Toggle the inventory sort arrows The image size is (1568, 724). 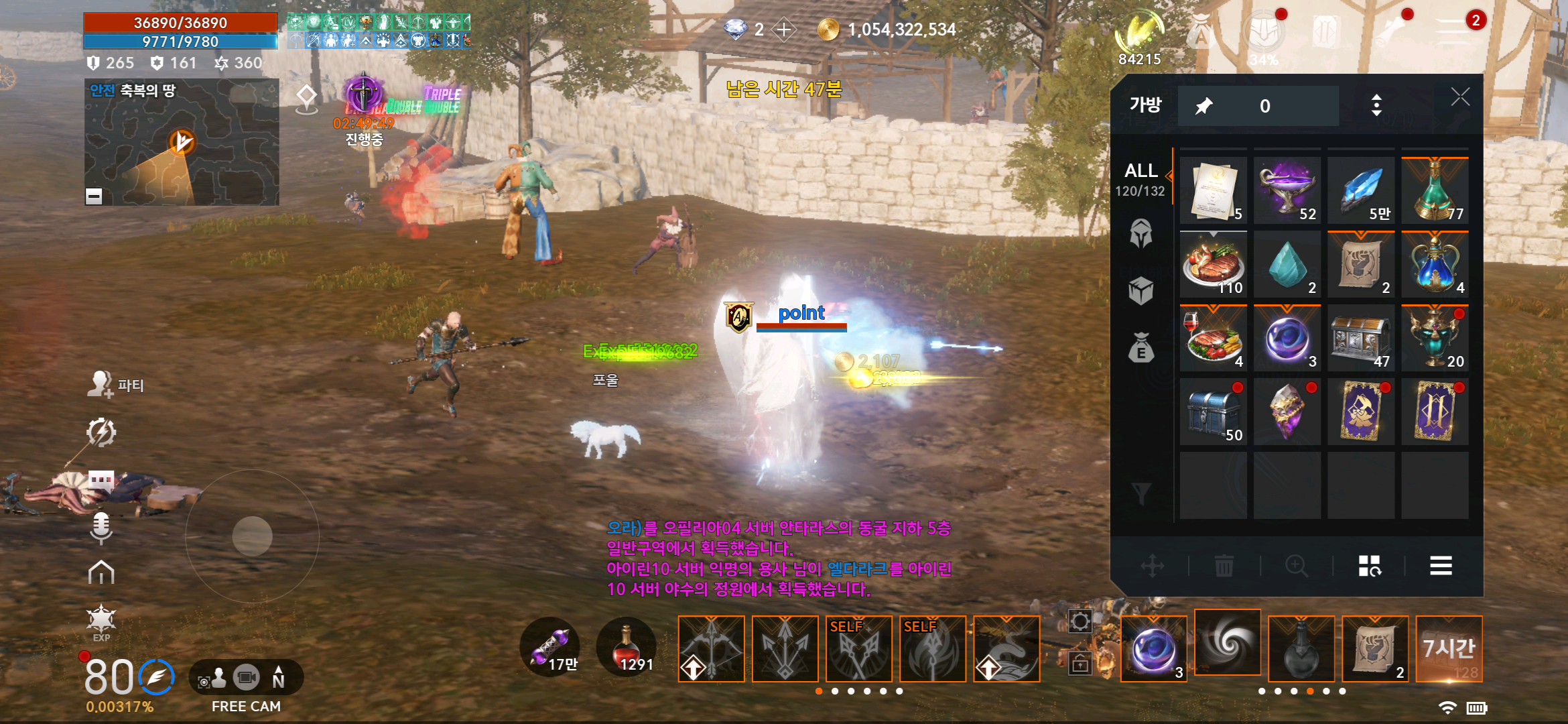tap(1376, 105)
